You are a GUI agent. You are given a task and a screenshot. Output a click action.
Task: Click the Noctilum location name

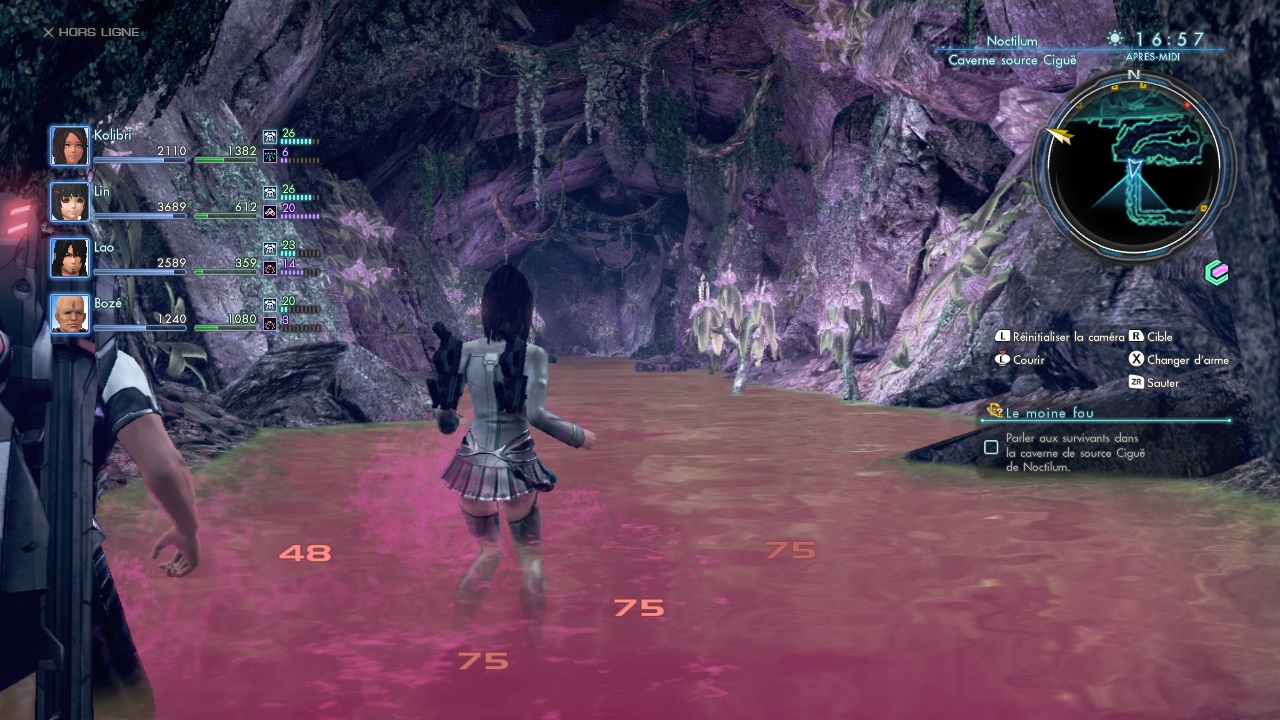(x=1012, y=41)
